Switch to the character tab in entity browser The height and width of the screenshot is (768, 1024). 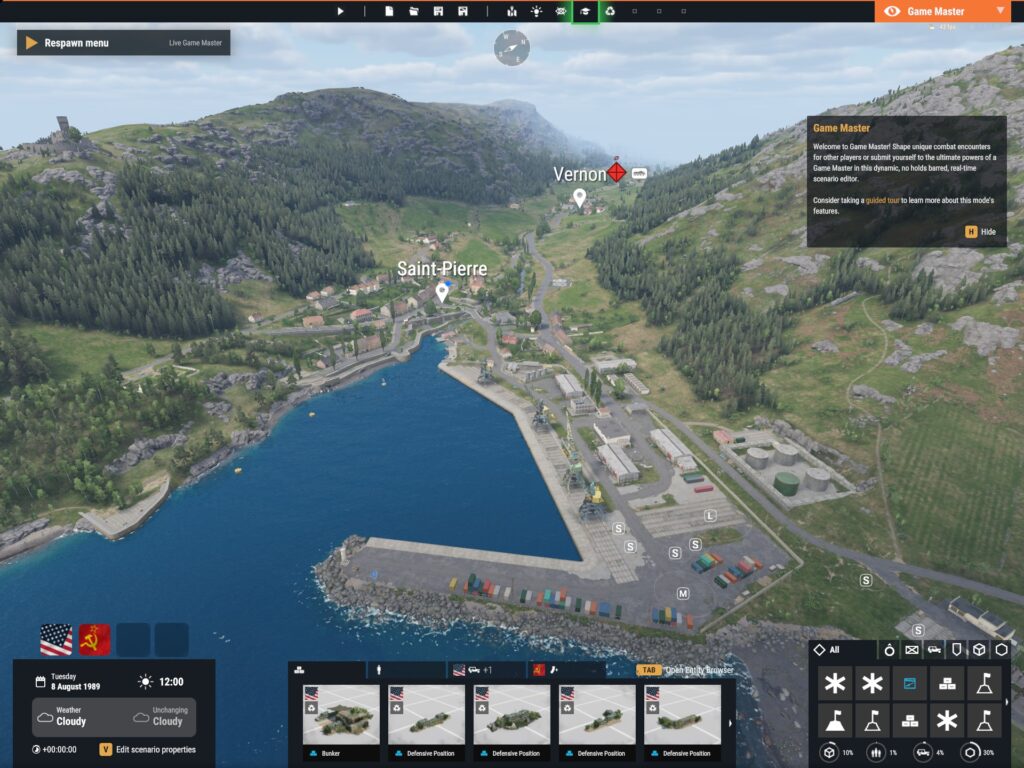pos(381,670)
